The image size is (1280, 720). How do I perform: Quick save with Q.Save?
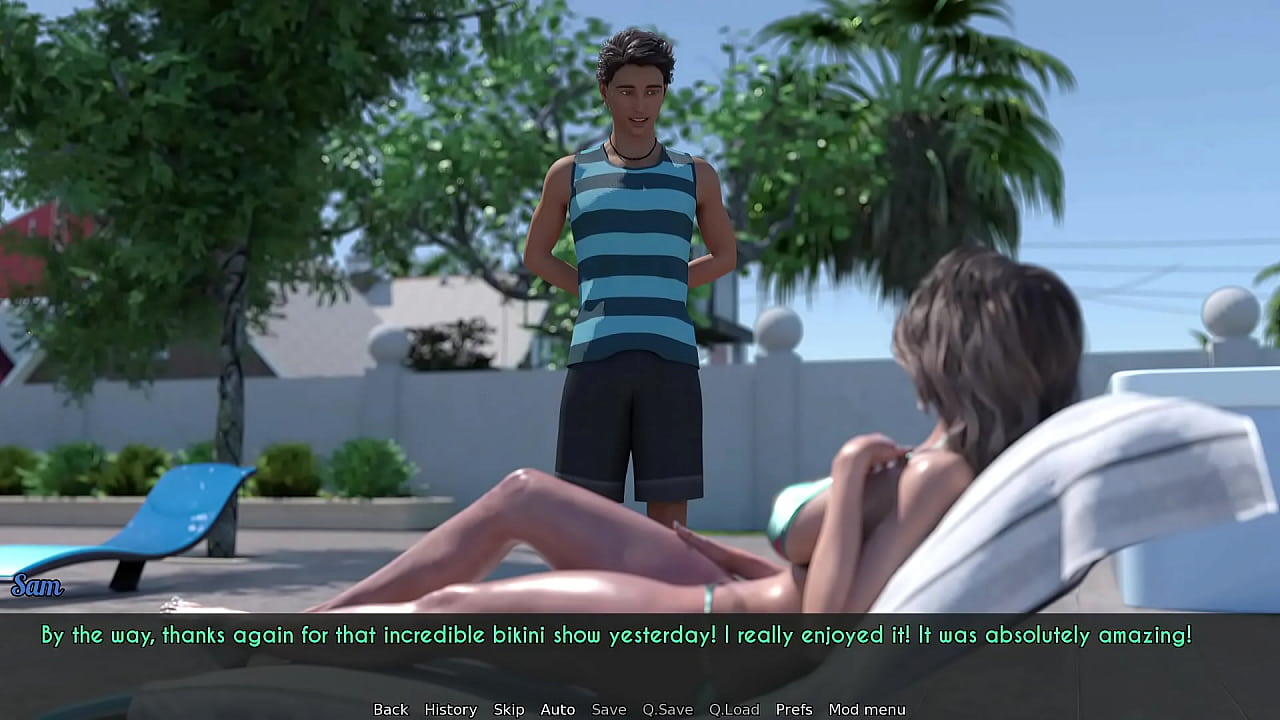tap(667, 709)
